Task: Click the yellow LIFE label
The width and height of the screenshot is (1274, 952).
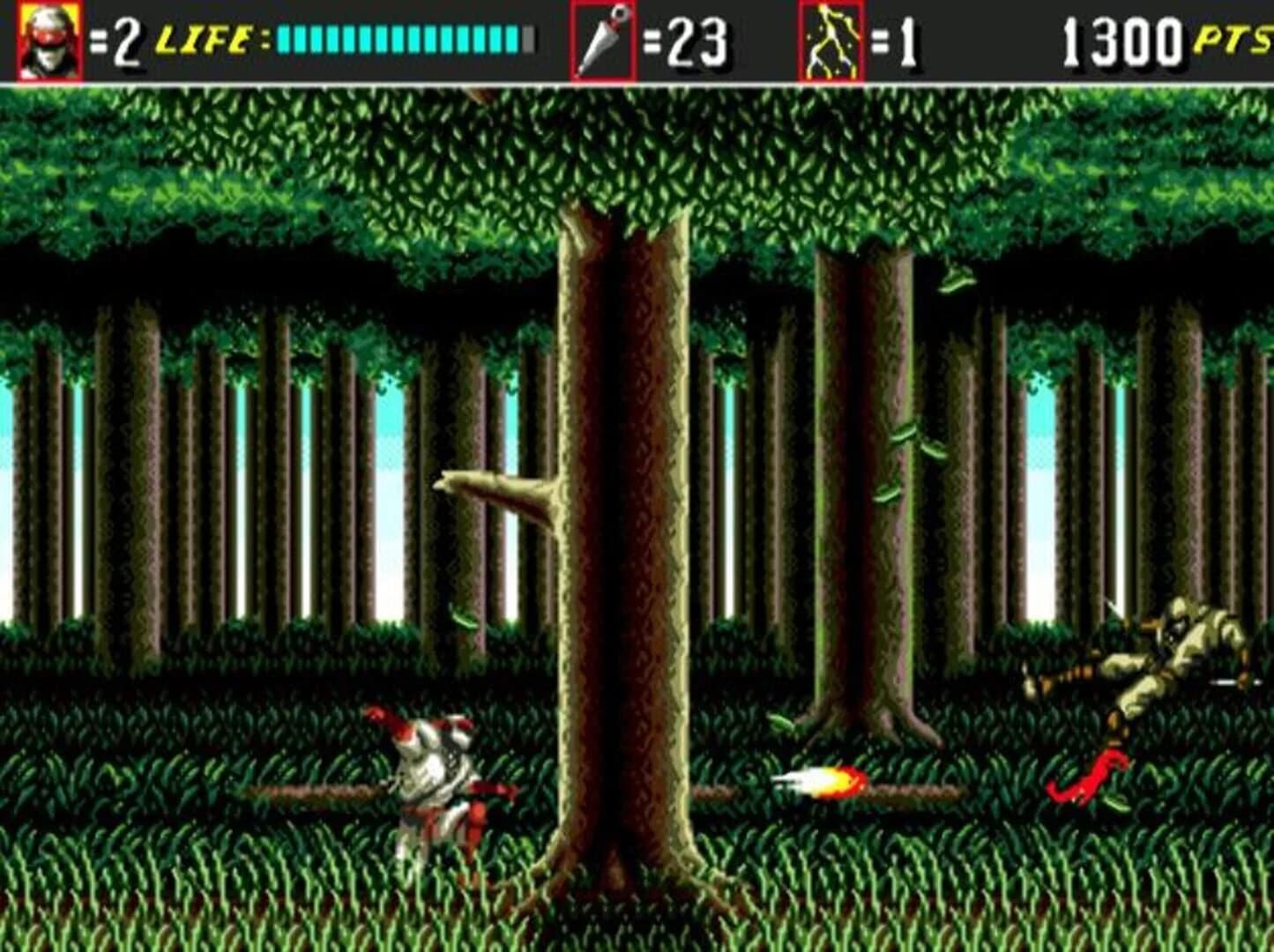Action: 204,37
